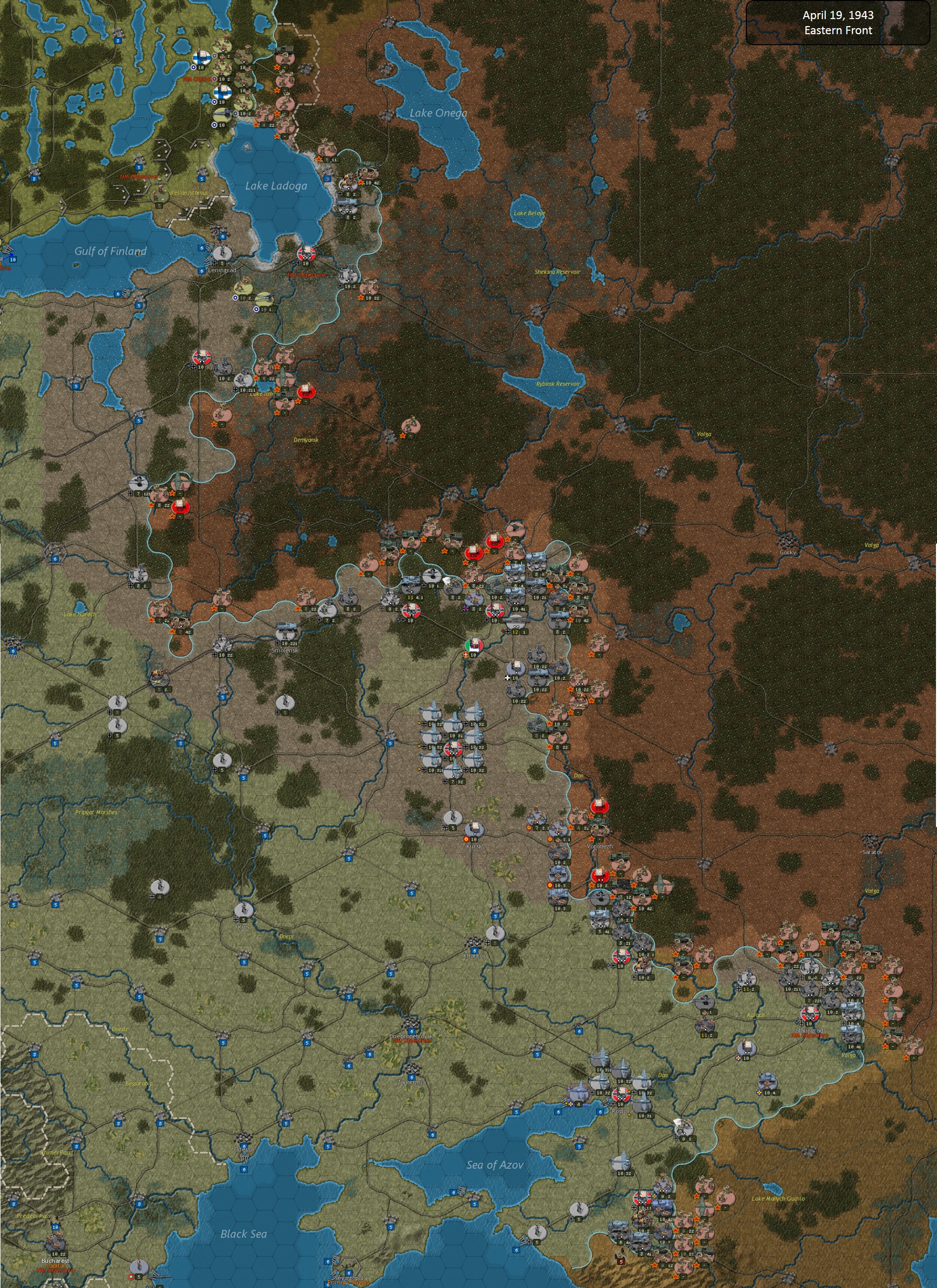The height and width of the screenshot is (1288, 937).
Task: Click the red star marker beside a Soviet unit near Voronezh
Action: pos(591,839)
